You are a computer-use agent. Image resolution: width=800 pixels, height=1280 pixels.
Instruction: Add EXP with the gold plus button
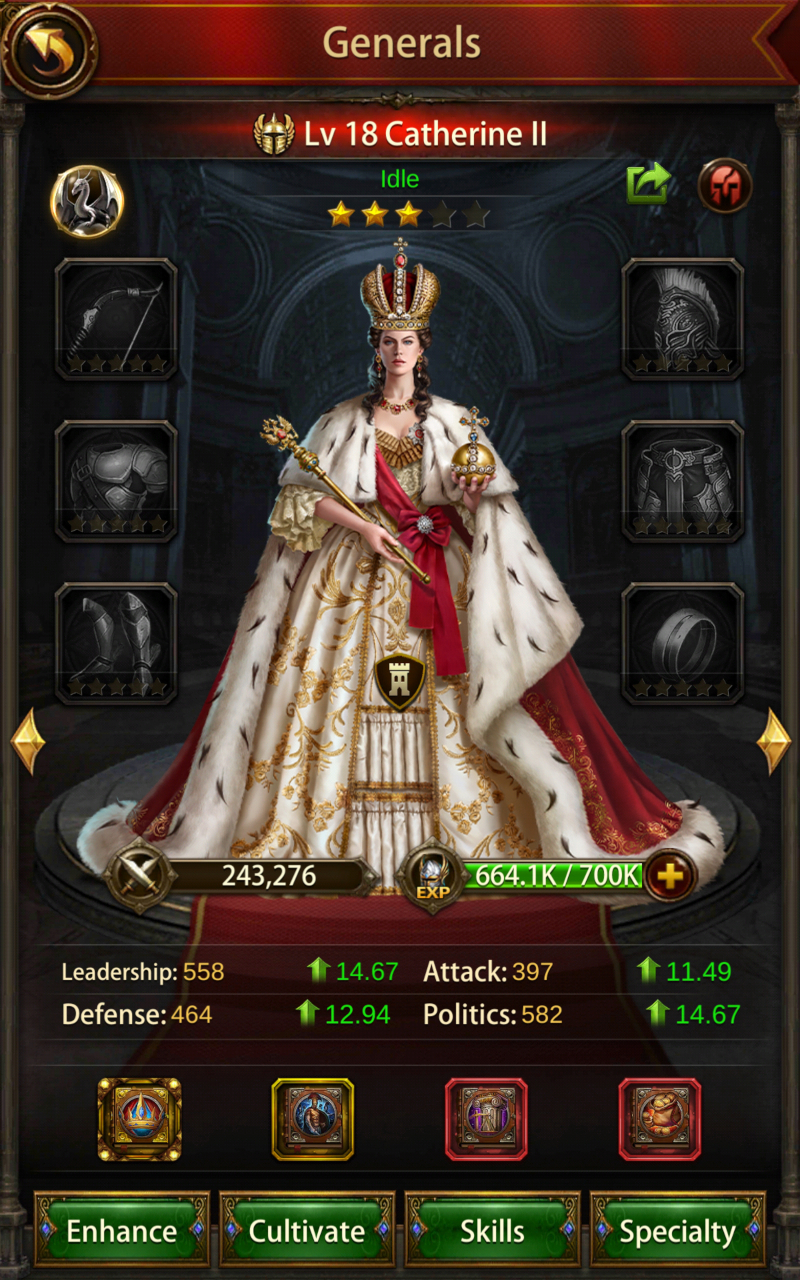coord(670,876)
